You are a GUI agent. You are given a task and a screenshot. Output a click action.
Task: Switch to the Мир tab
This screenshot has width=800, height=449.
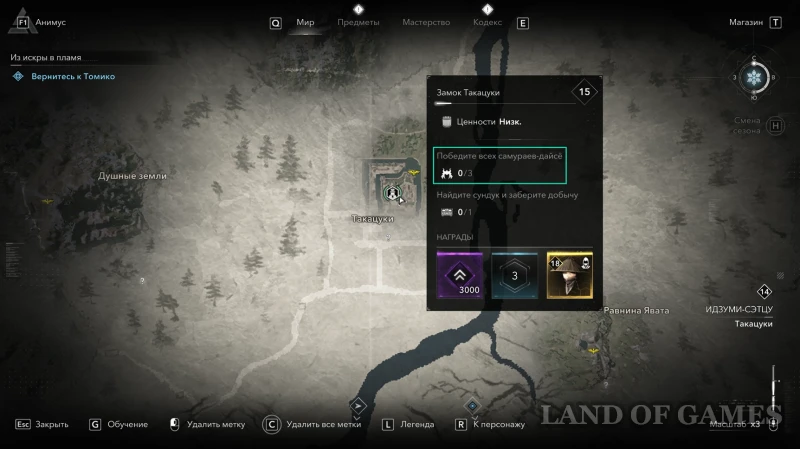pyautogui.click(x=306, y=22)
